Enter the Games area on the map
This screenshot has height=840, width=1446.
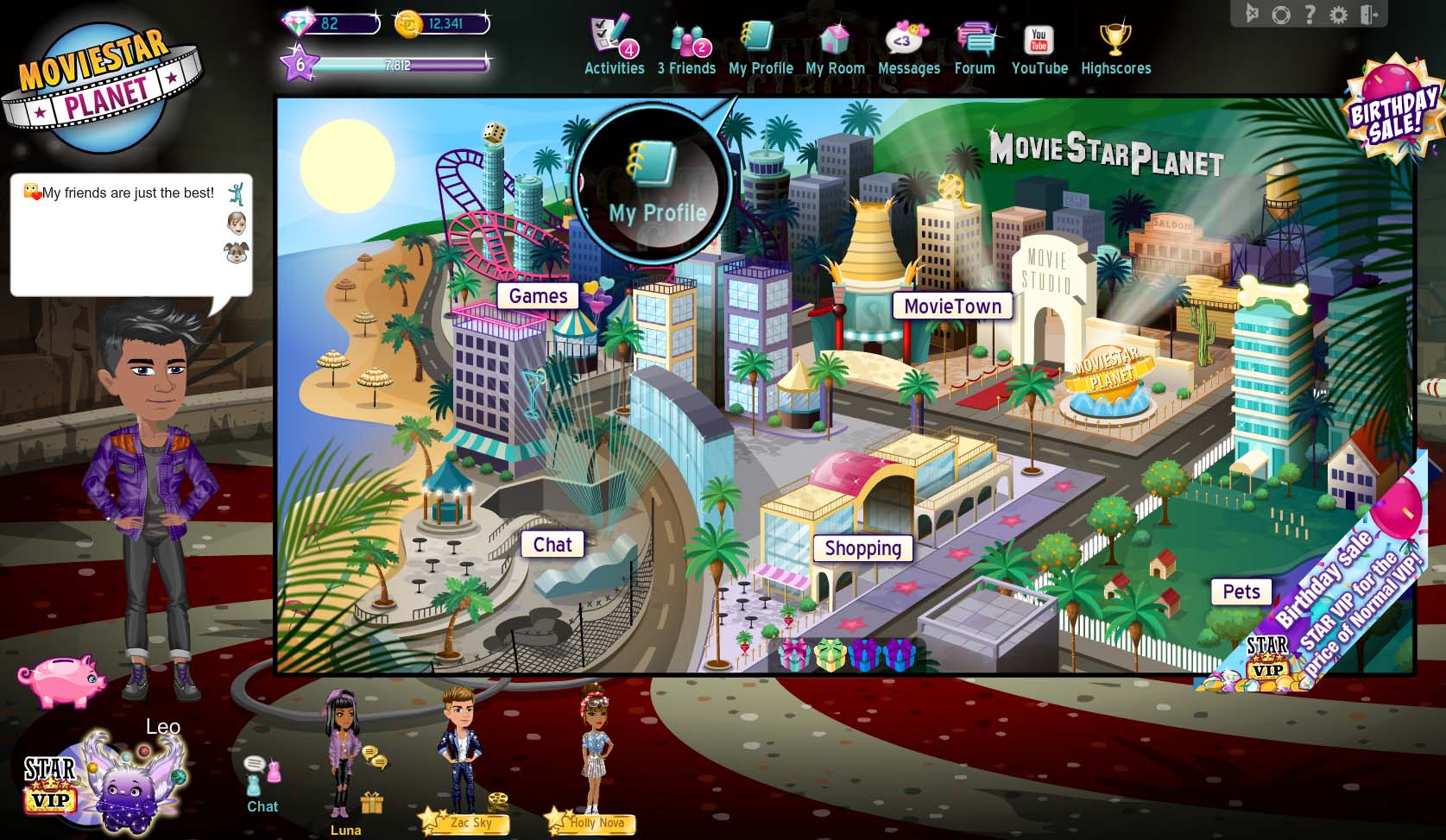point(538,296)
